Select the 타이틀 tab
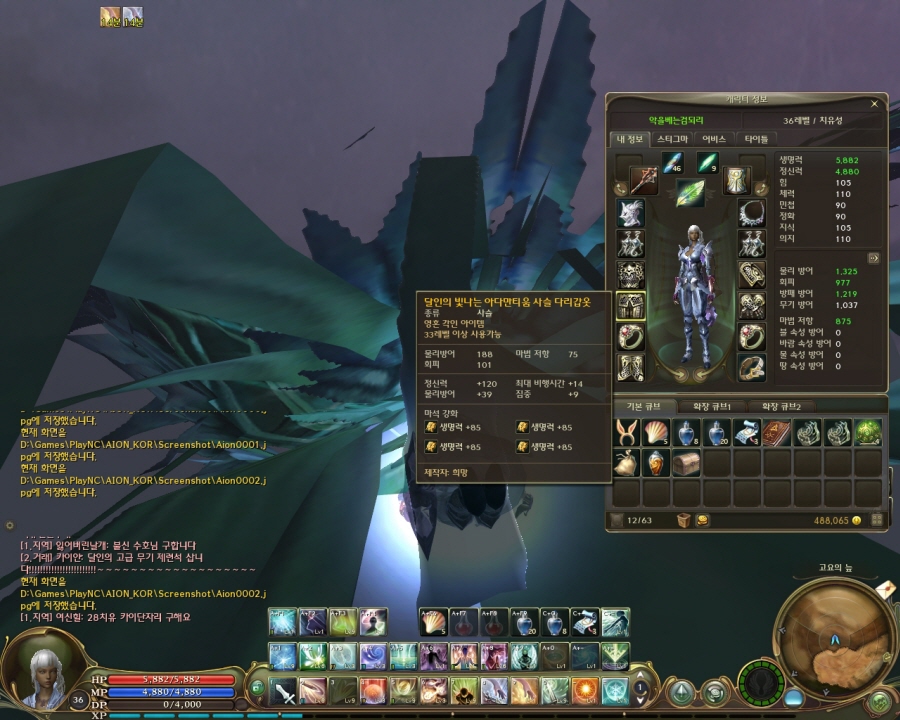Screen dimensions: 900x720 pos(756,139)
